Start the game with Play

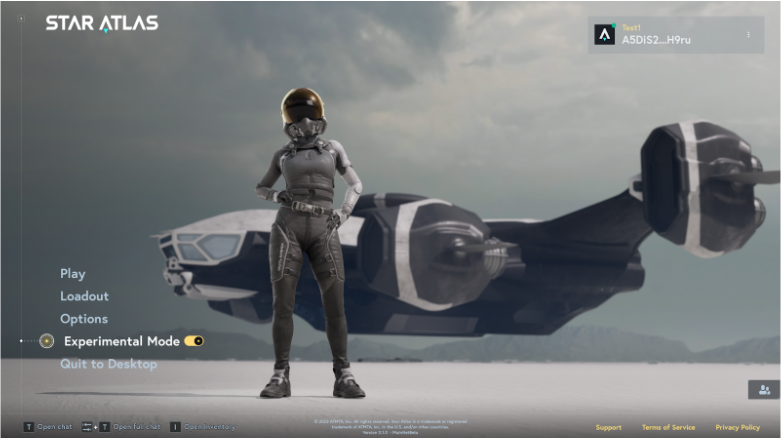(x=72, y=274)
